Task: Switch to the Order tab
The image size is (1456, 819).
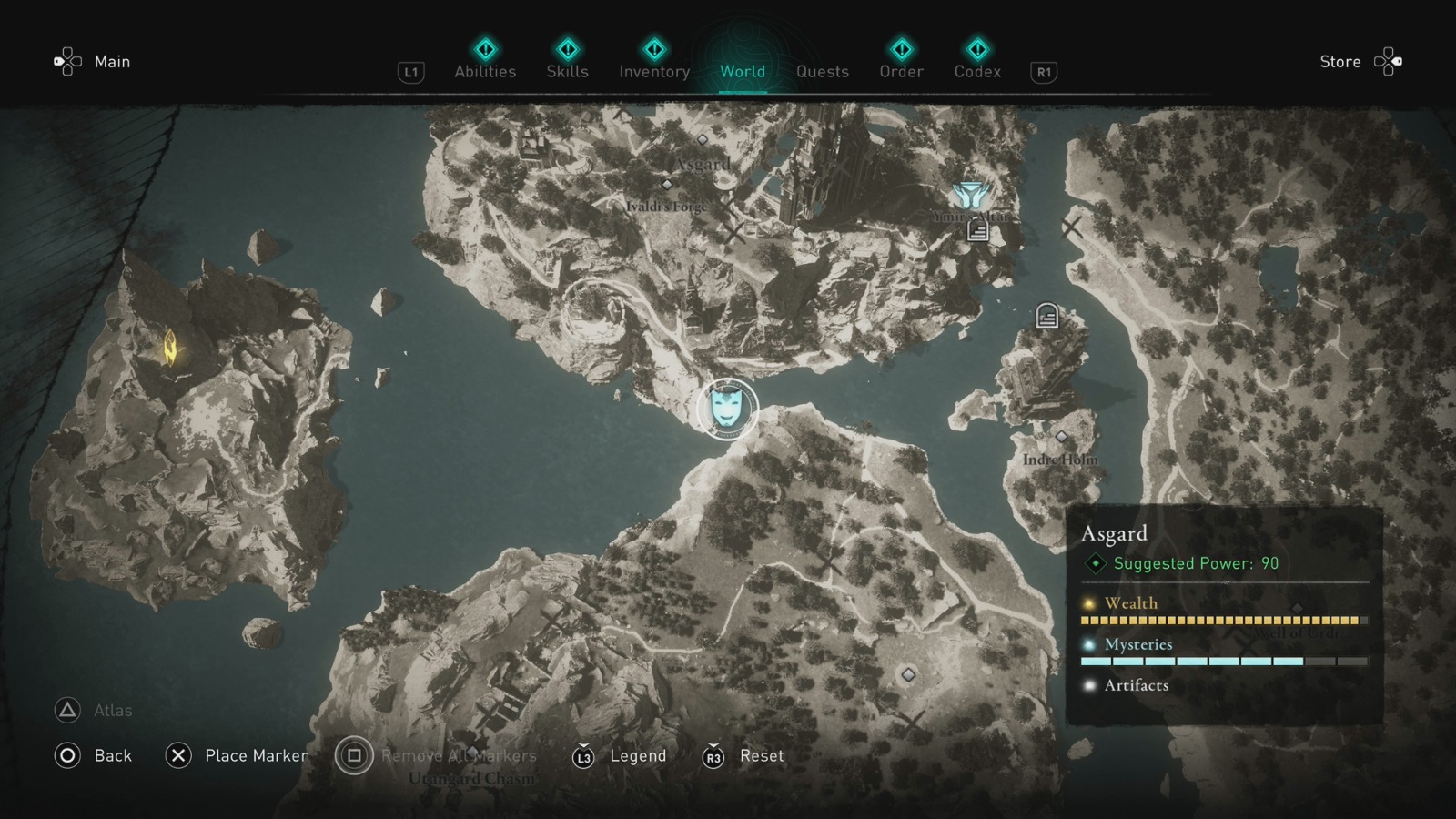Action: point(900,71)
